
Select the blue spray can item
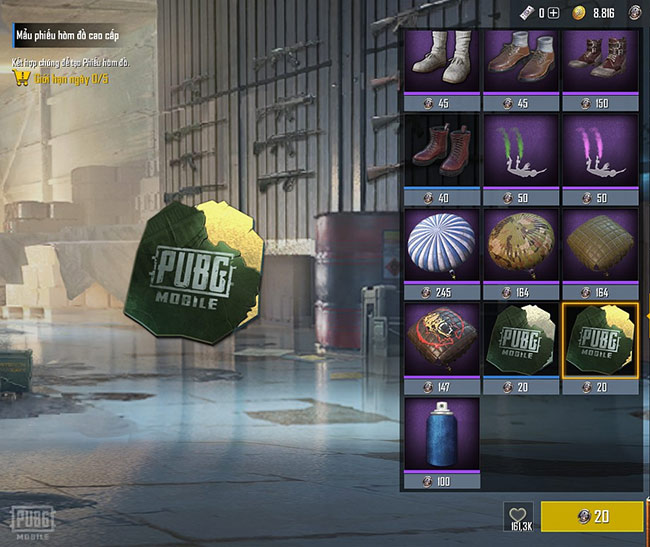[x=440, y=437]
